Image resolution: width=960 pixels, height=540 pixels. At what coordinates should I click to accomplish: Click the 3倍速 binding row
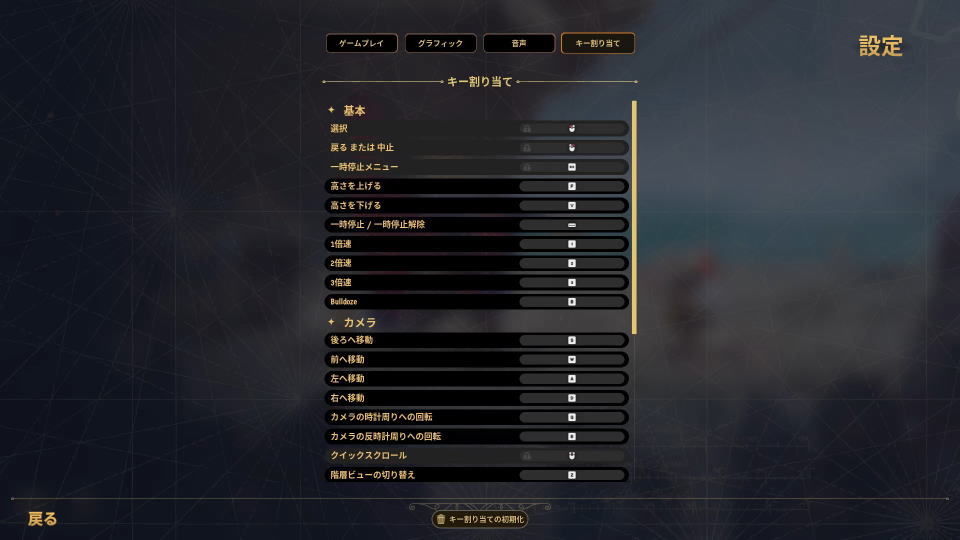click(x=571, y=282)
